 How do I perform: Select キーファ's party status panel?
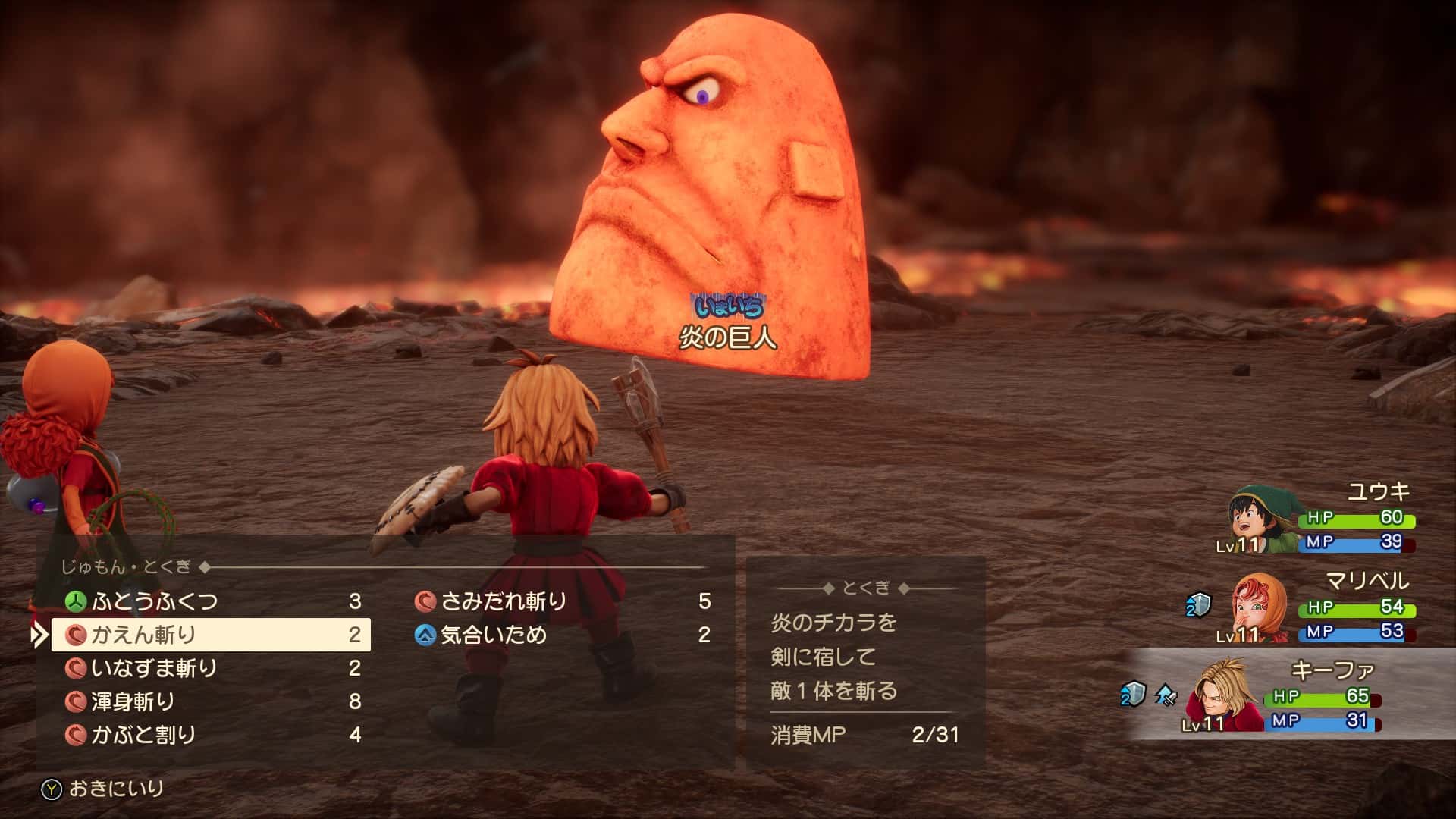(1289, 696)
